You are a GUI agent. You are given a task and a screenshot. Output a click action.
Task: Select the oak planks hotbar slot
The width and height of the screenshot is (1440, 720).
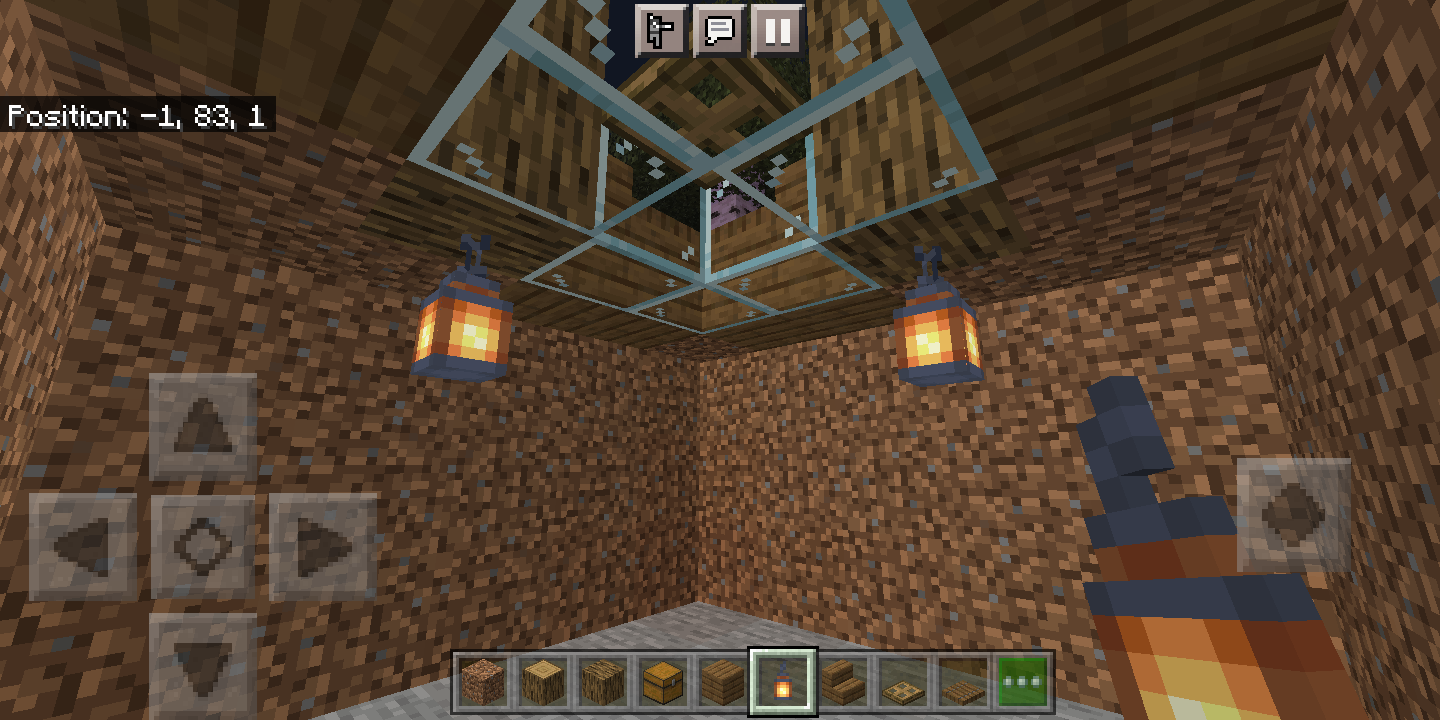click(x=720, y=682)
